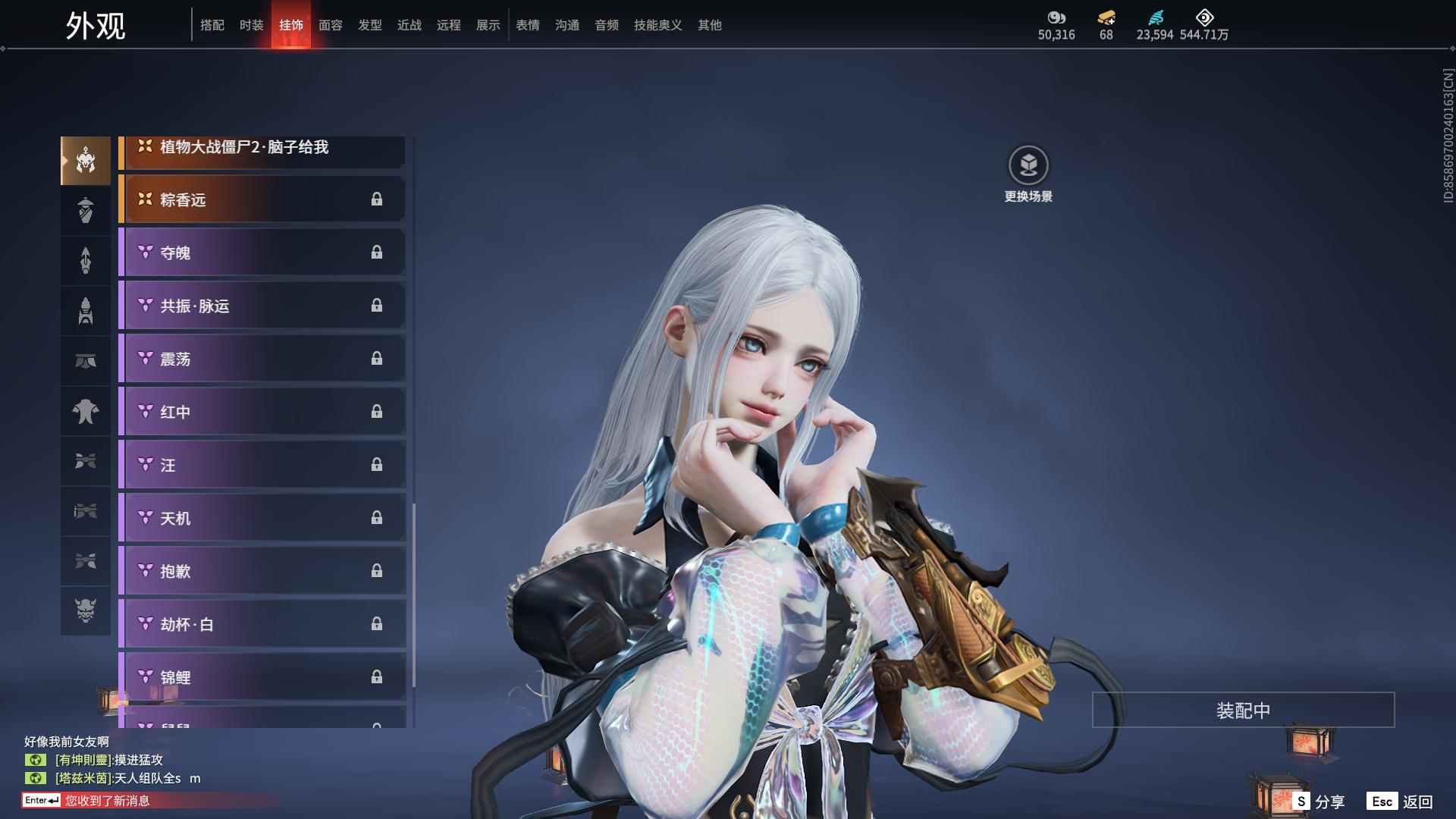Select the 天机 accessory row
This screenshot has height=819, width=1456.
[262, 518]
